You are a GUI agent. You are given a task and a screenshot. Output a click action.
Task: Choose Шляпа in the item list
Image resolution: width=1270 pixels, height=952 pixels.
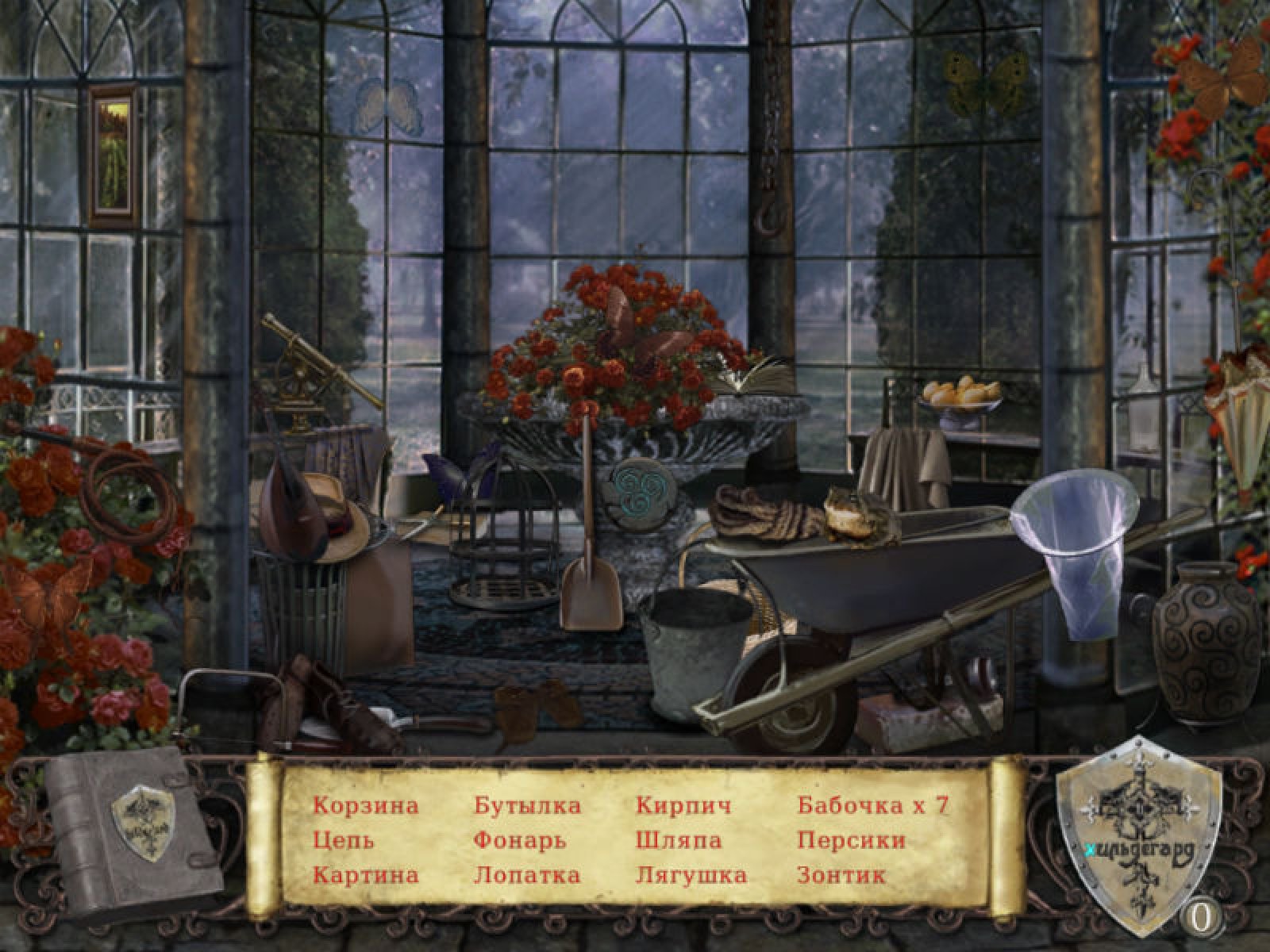(679, 840)
